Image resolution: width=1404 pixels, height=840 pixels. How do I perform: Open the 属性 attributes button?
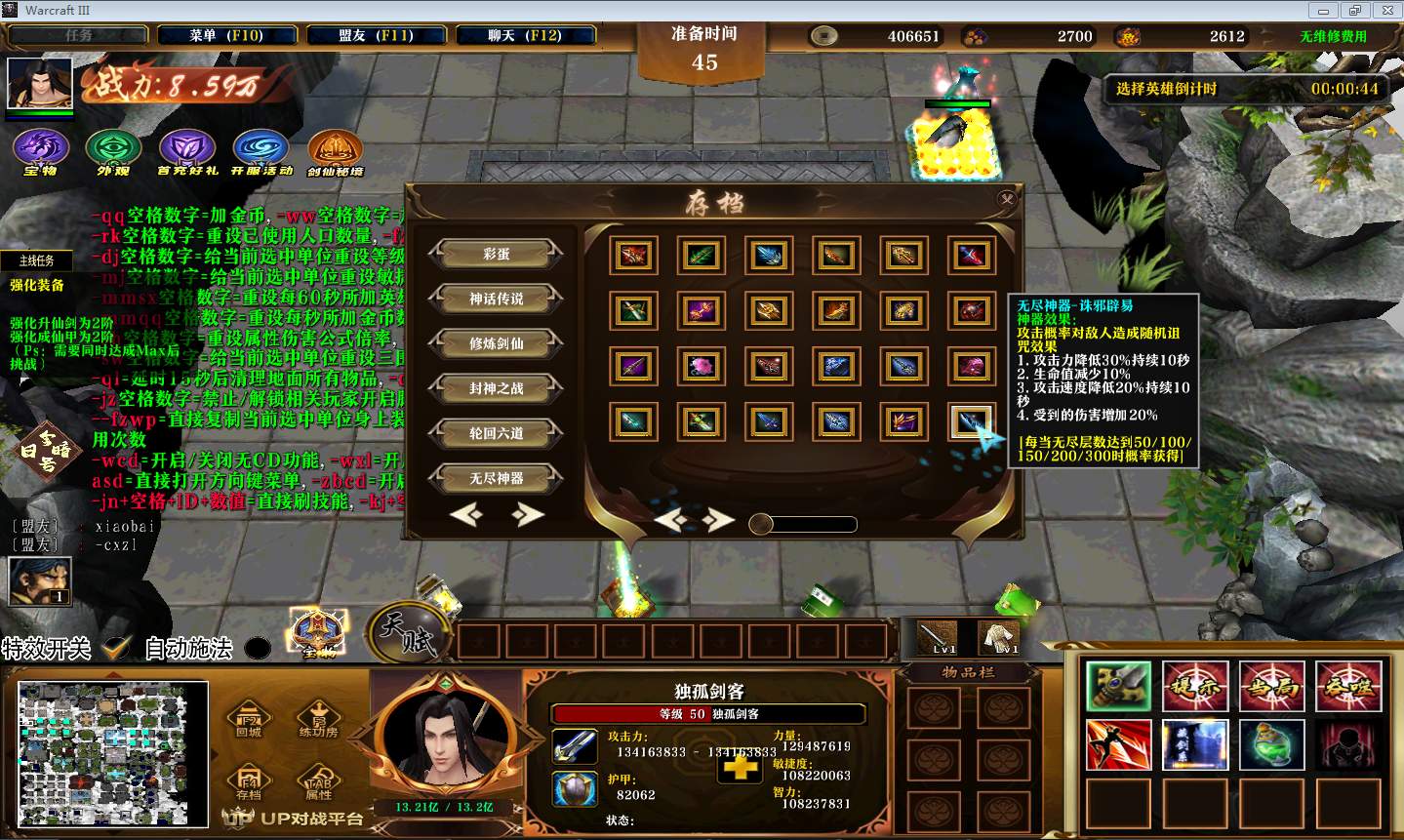click(319, 782)
